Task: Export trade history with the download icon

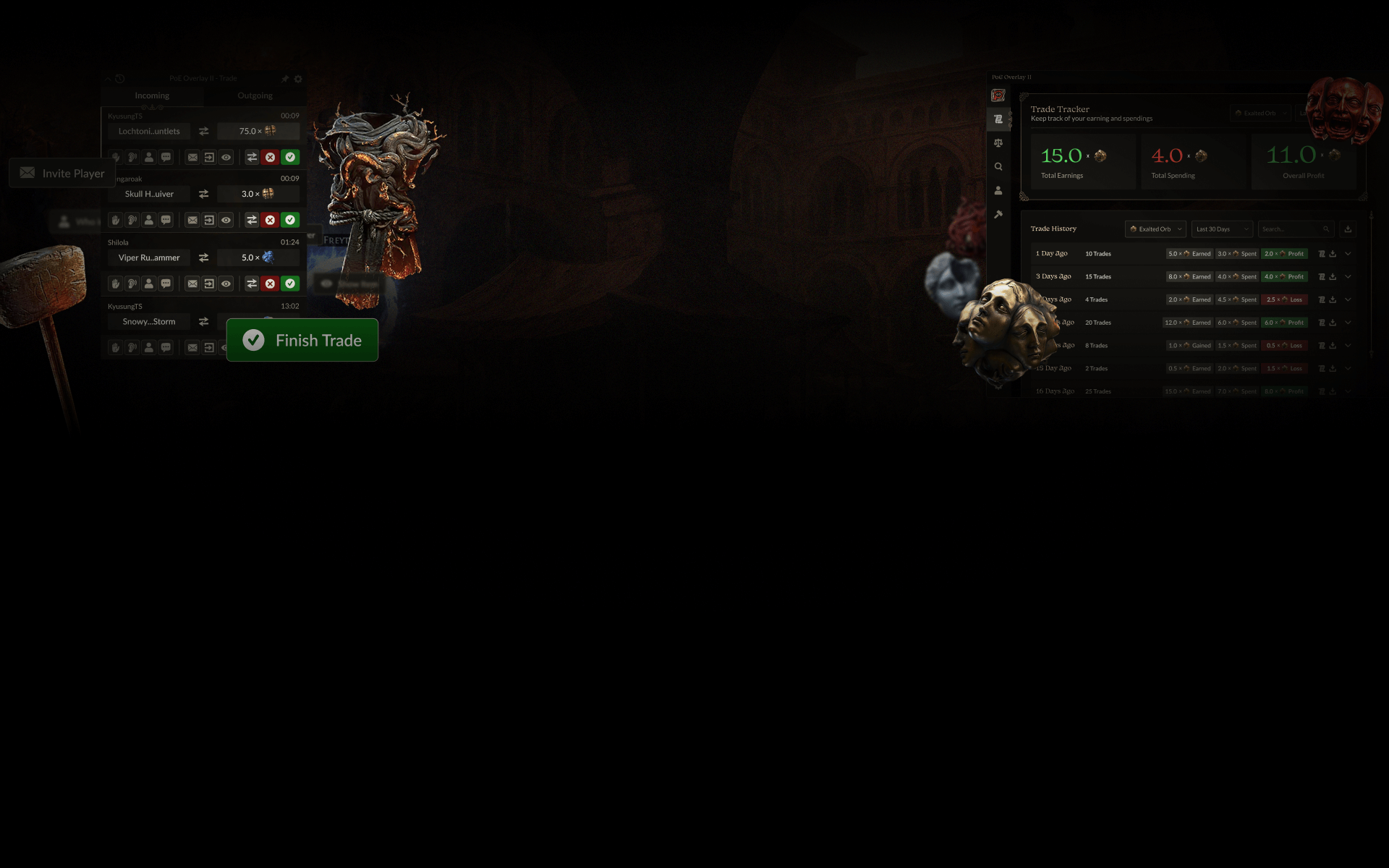Action: [1347, 229]
